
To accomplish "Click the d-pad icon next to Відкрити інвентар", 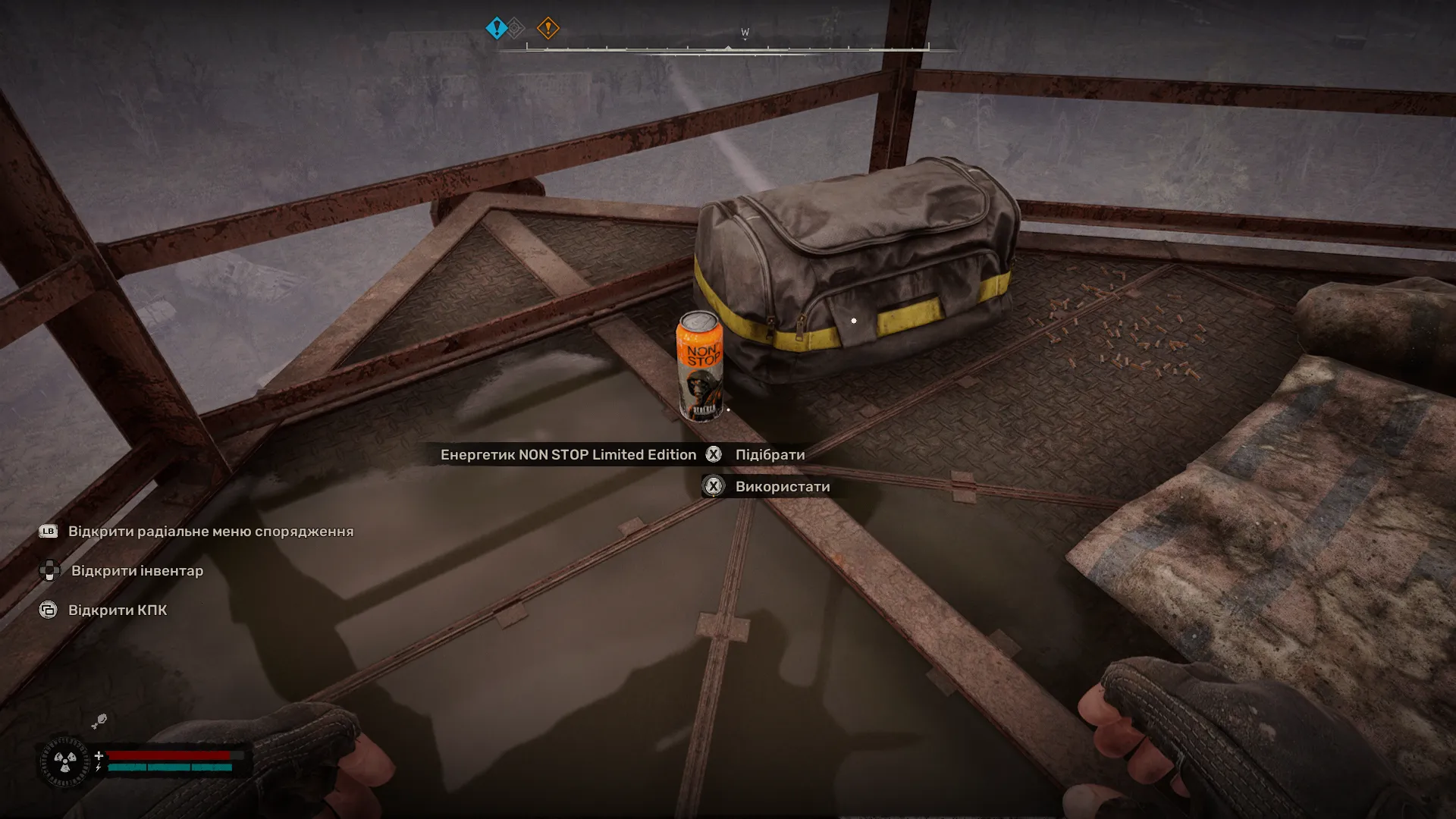I will pos(49,571).
